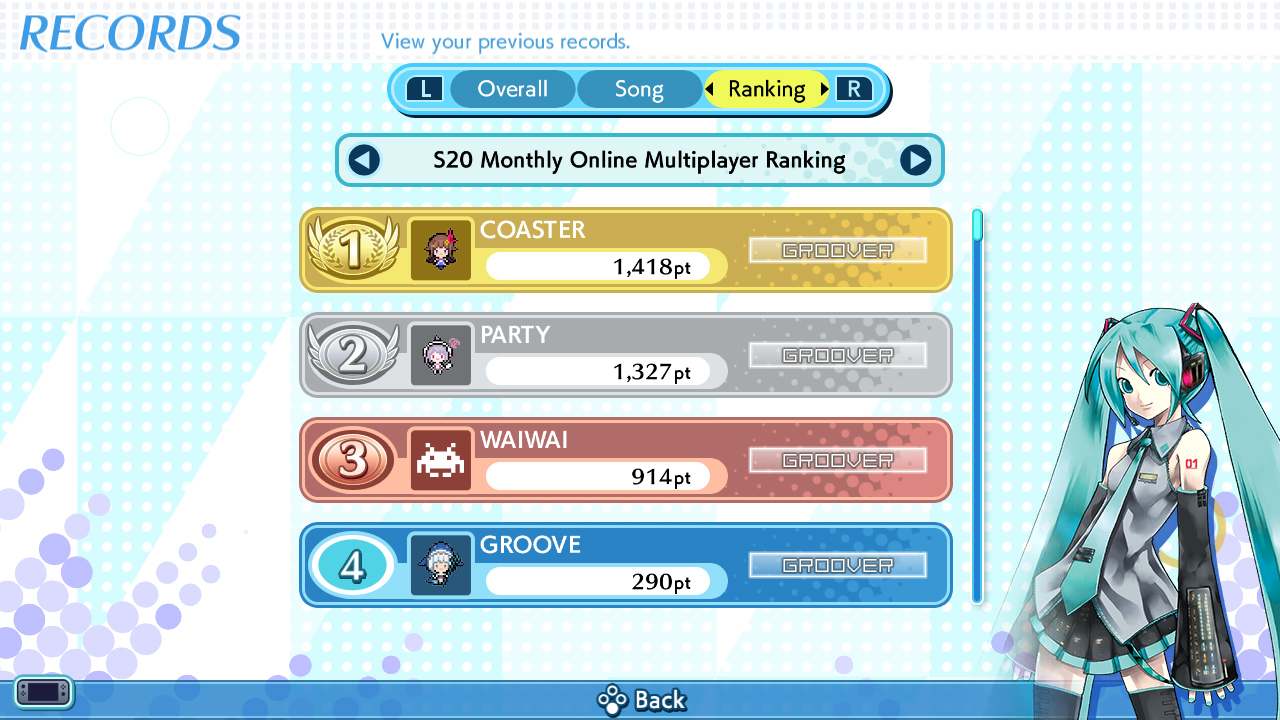Switch to the Song tab
Viewport: 1280px width, 720px height.
(x=640, y=89)
